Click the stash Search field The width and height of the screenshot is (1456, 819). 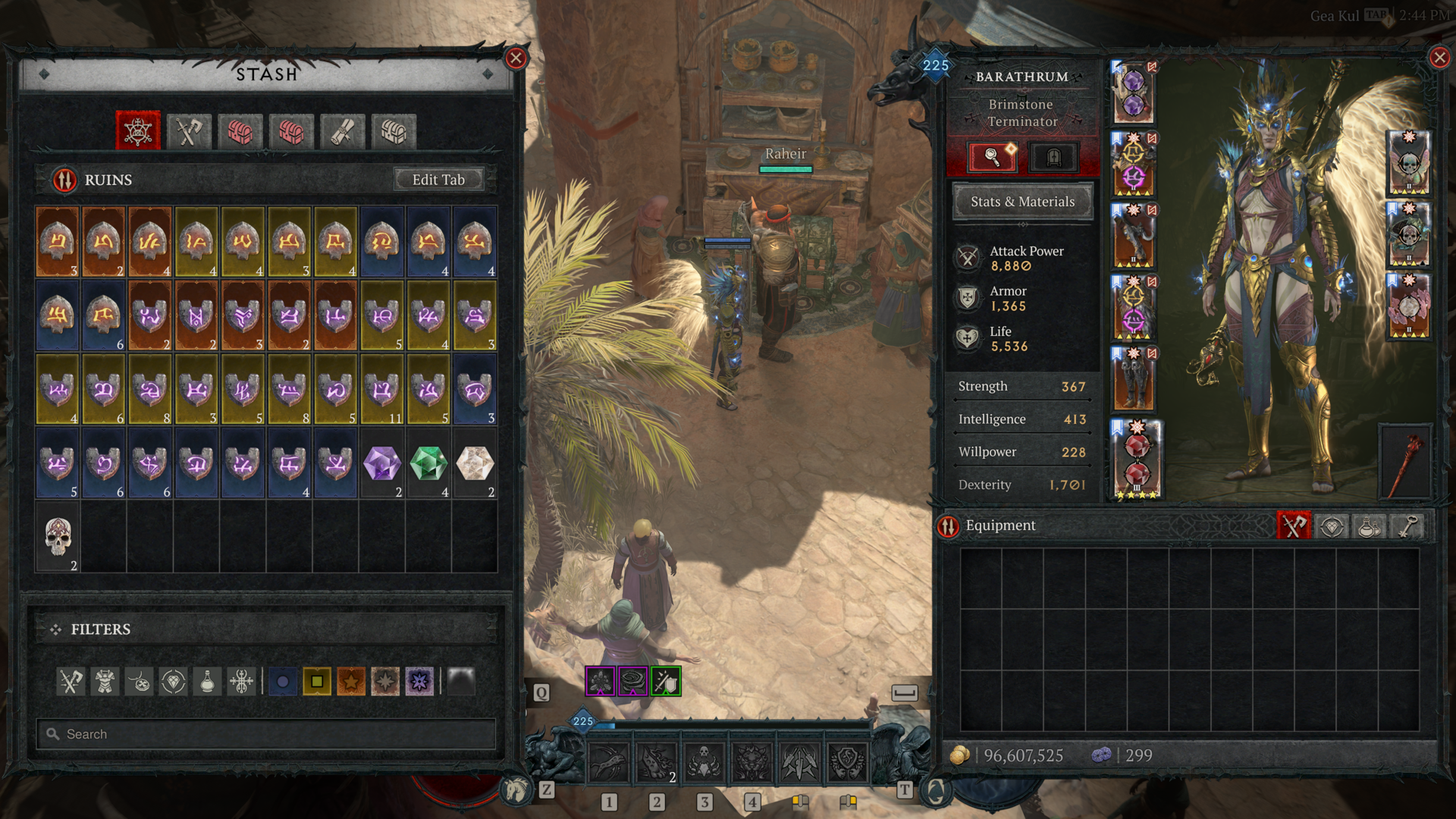coord(265,734)
